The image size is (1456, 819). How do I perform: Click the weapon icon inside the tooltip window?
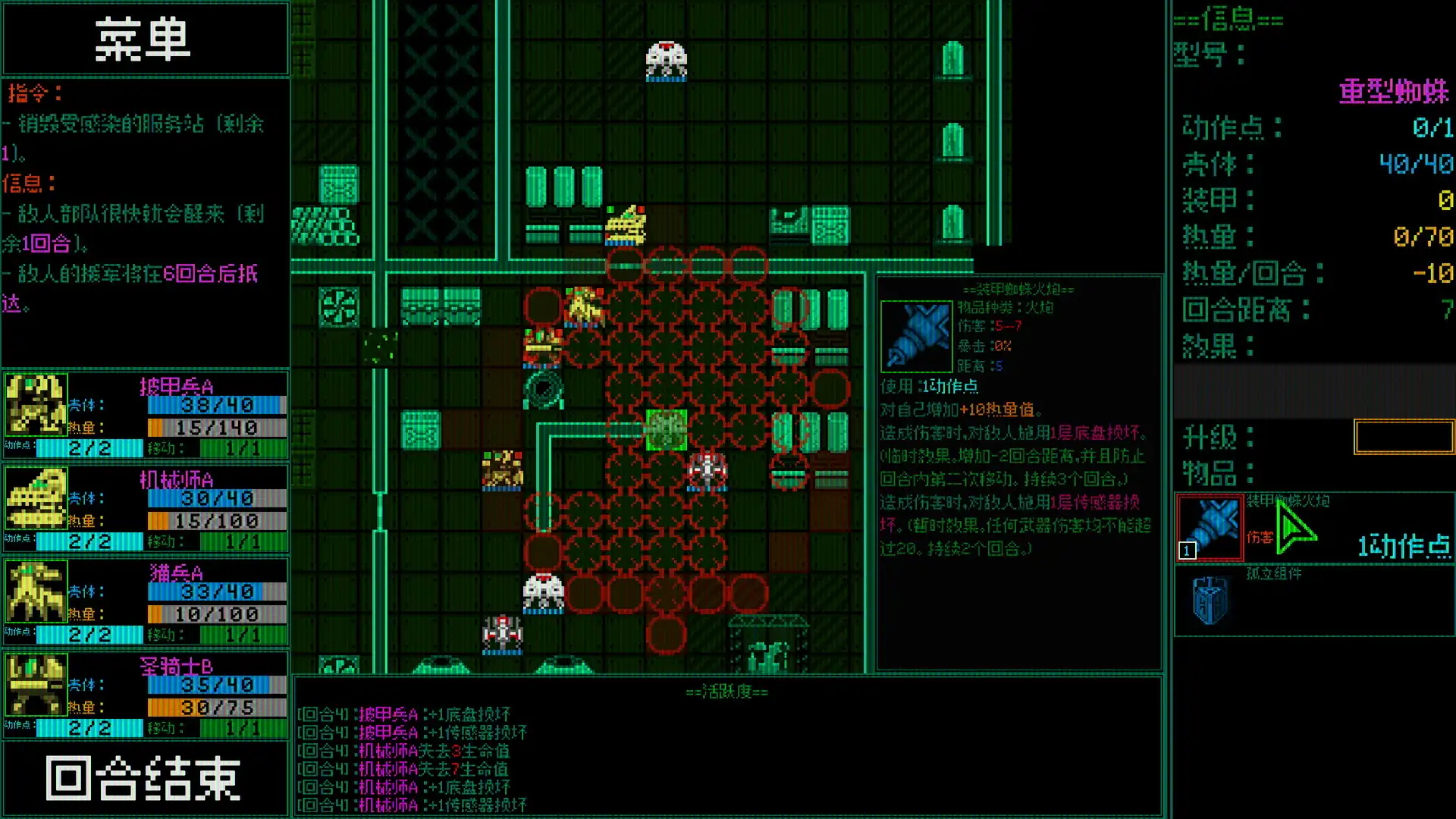point(915,336)
